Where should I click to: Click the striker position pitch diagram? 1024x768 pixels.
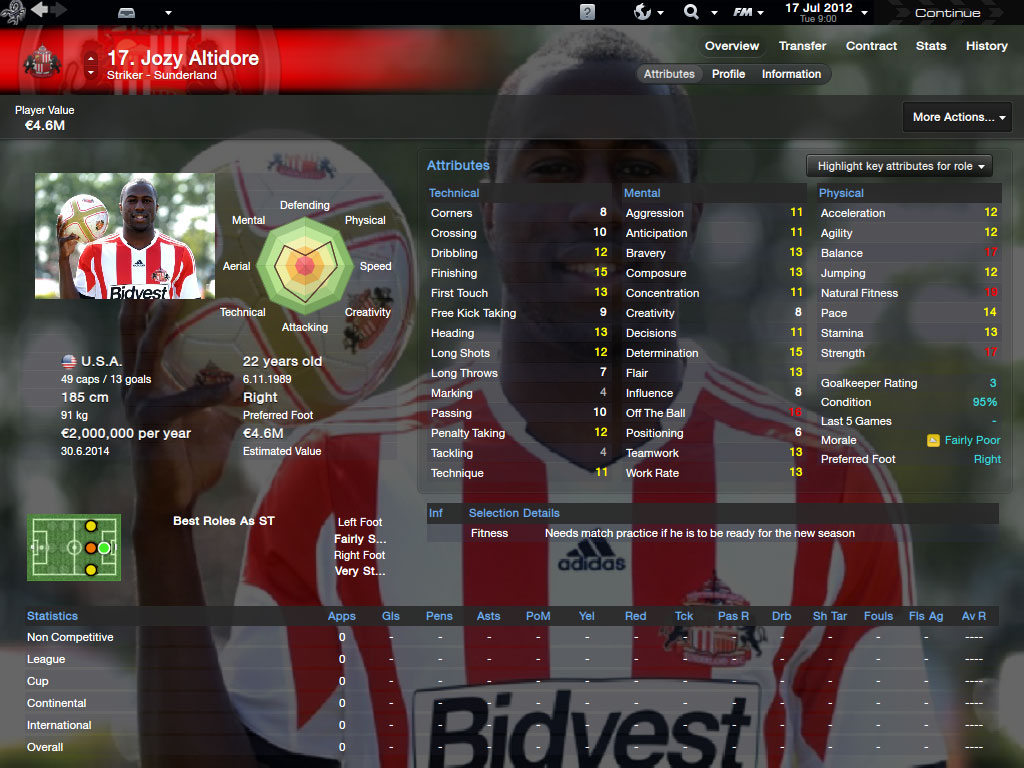click(x=74, y=547)
